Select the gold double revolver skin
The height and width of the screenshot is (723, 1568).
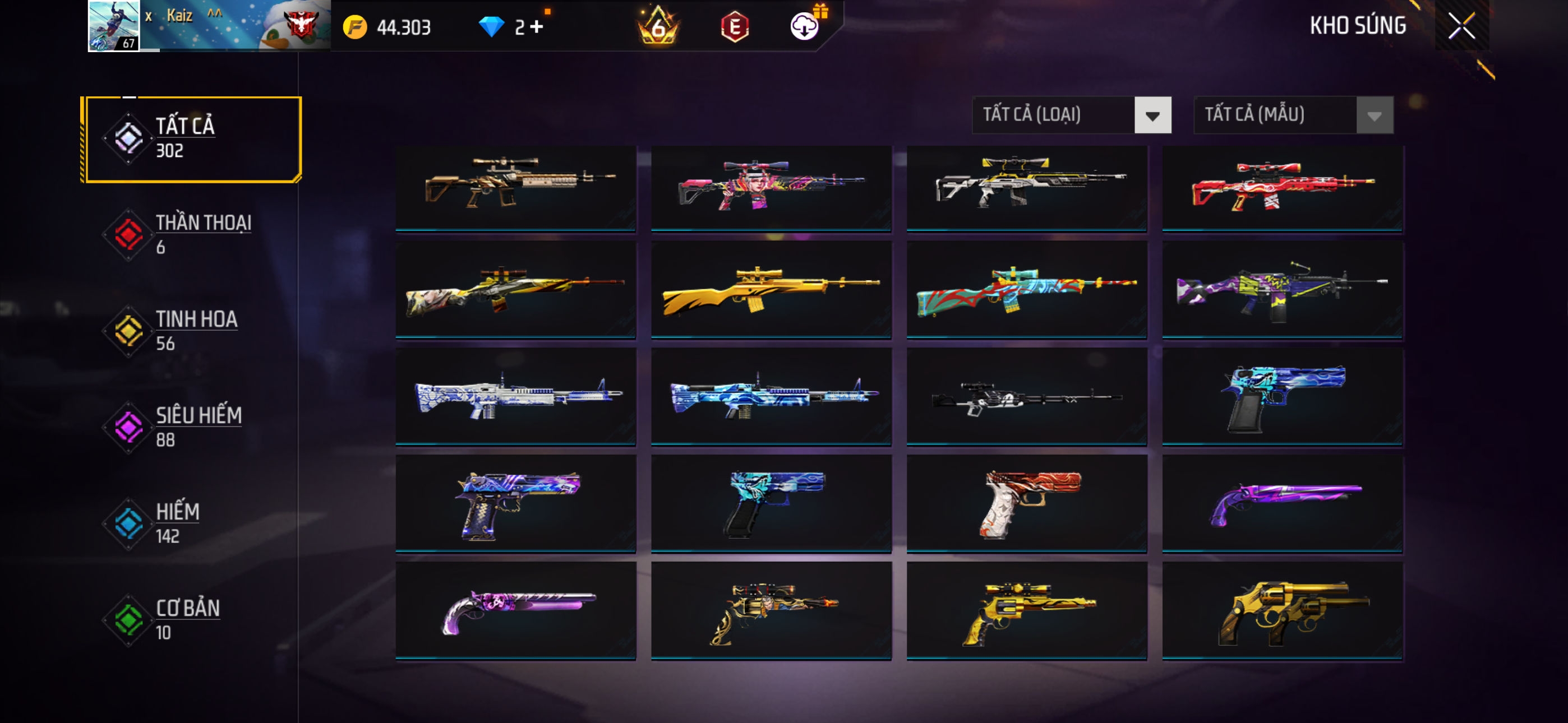[1282, 610]
